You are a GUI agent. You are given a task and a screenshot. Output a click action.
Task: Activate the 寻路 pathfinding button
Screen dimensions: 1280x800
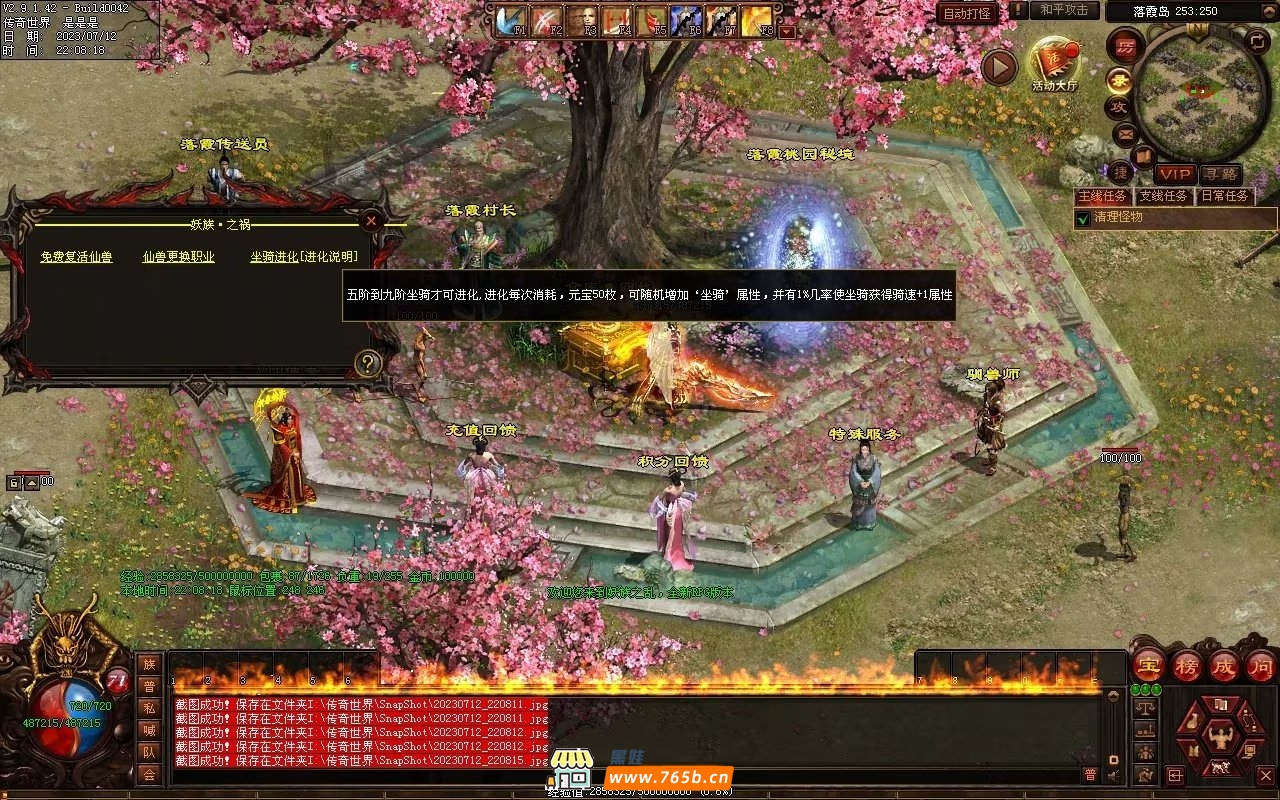[x=1219, y=175]
